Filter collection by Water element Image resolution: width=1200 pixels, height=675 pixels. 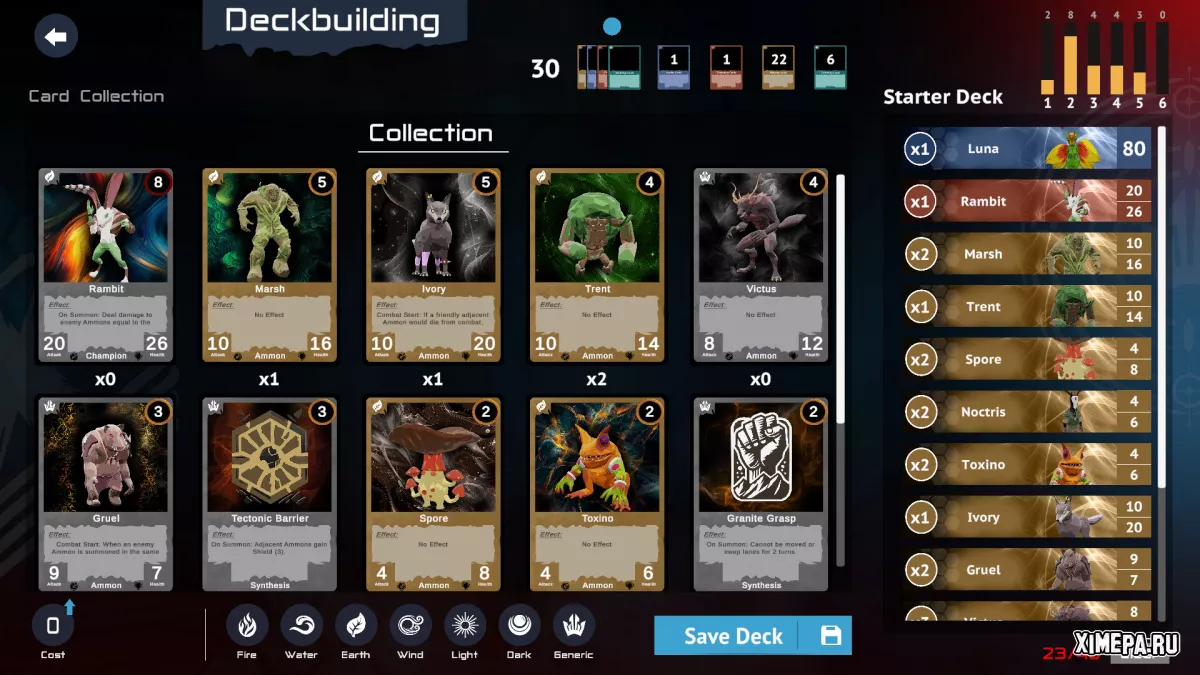pos(301,626)
